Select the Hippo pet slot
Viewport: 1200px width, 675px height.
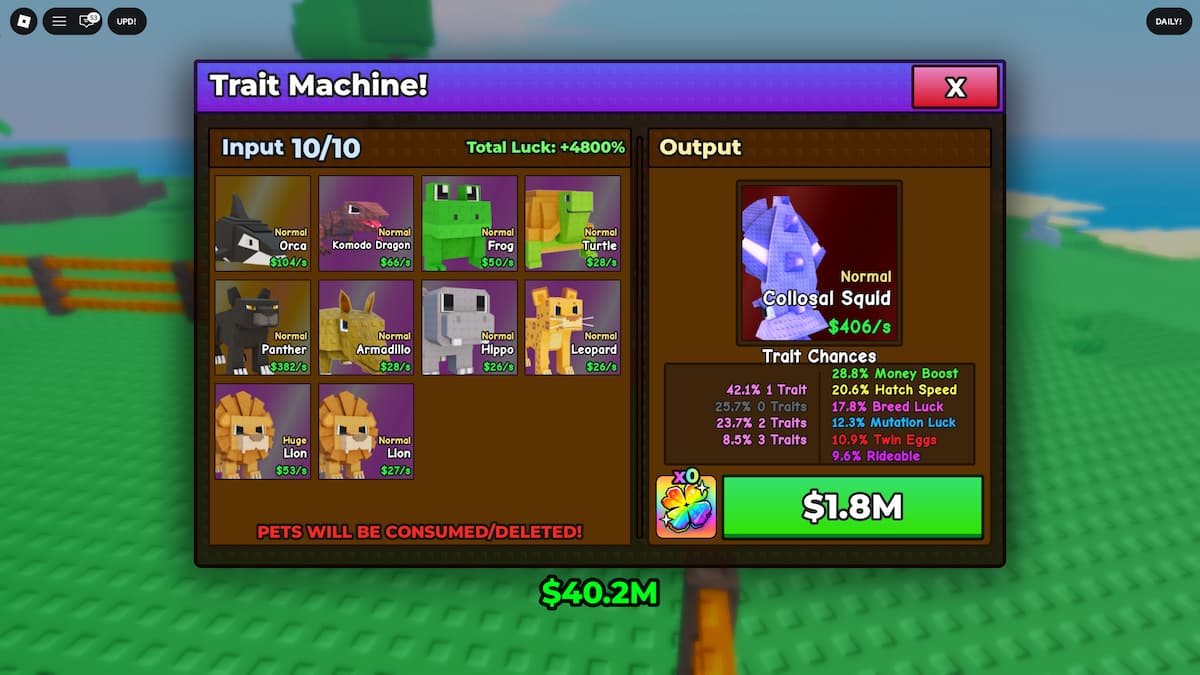point(470,327)
